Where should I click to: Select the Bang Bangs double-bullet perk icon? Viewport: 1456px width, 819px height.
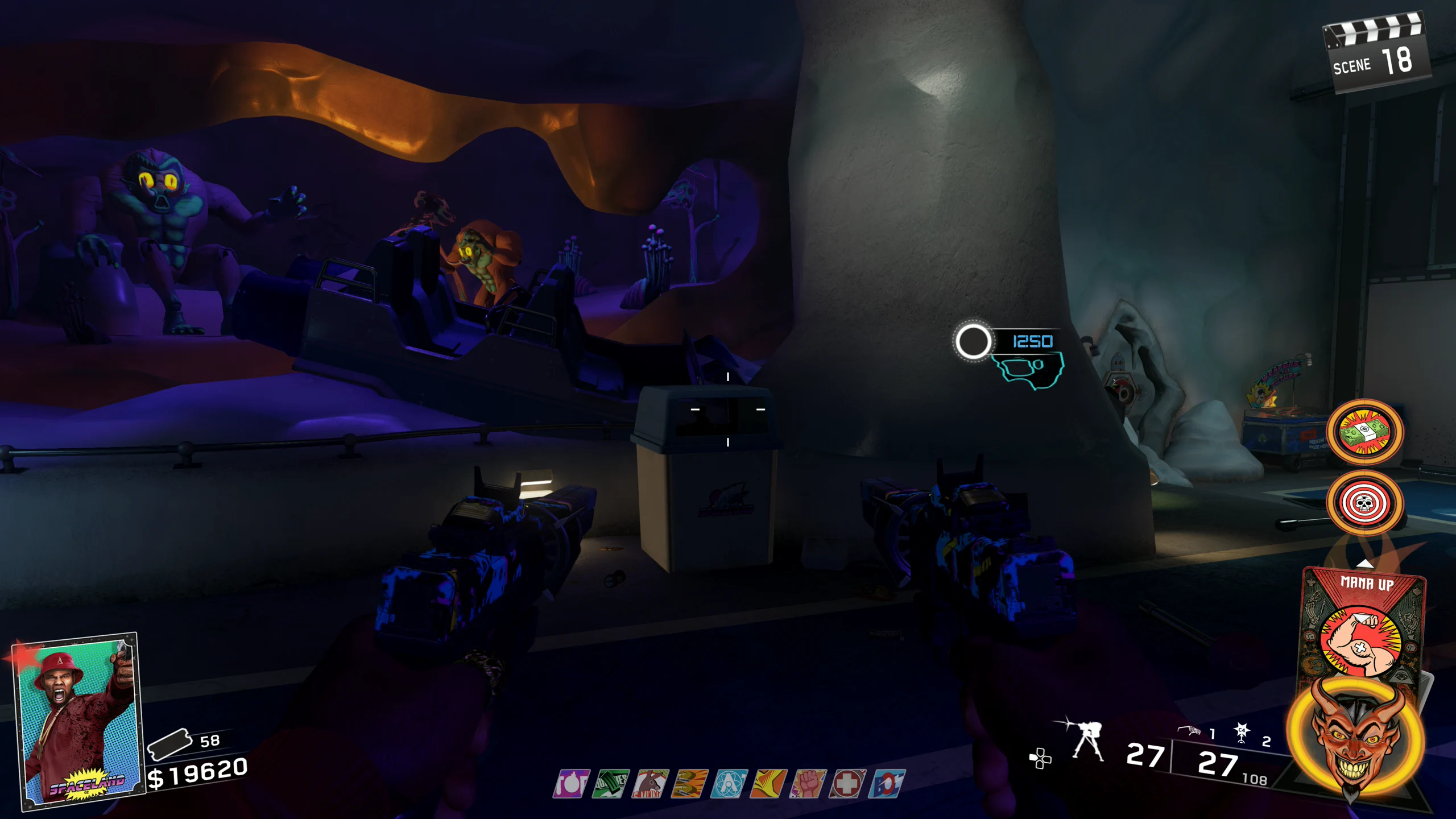[x=689, y=784]
